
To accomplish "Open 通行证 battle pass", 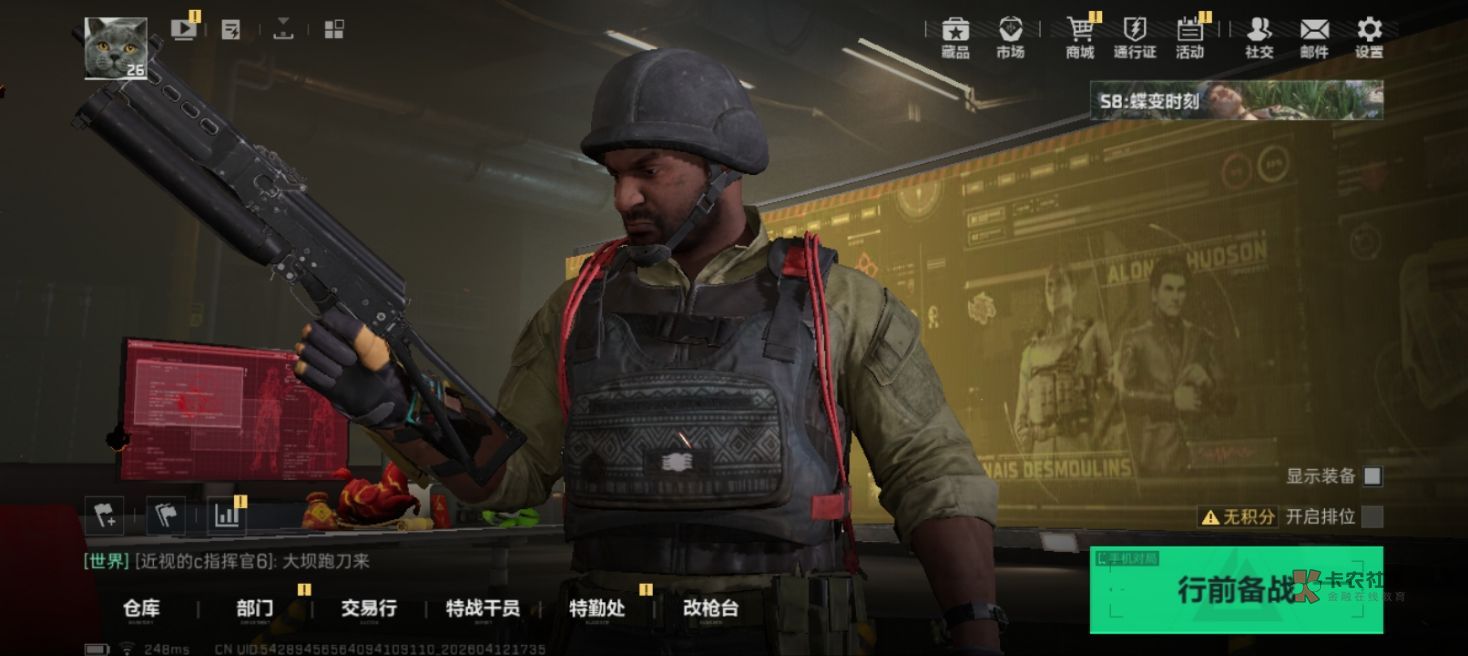I will click(1135, 38).
